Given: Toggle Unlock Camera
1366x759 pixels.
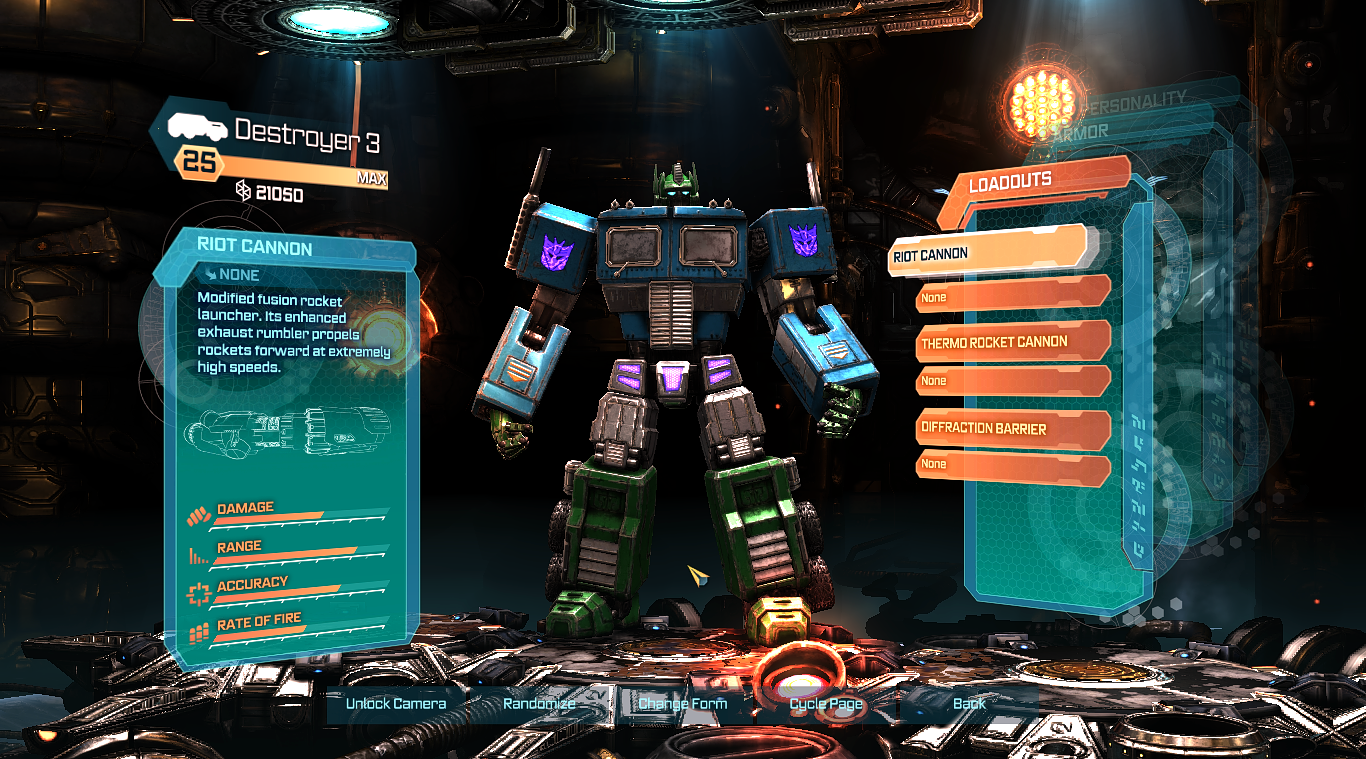Looking at the screenshot, I should click(397, 704).
